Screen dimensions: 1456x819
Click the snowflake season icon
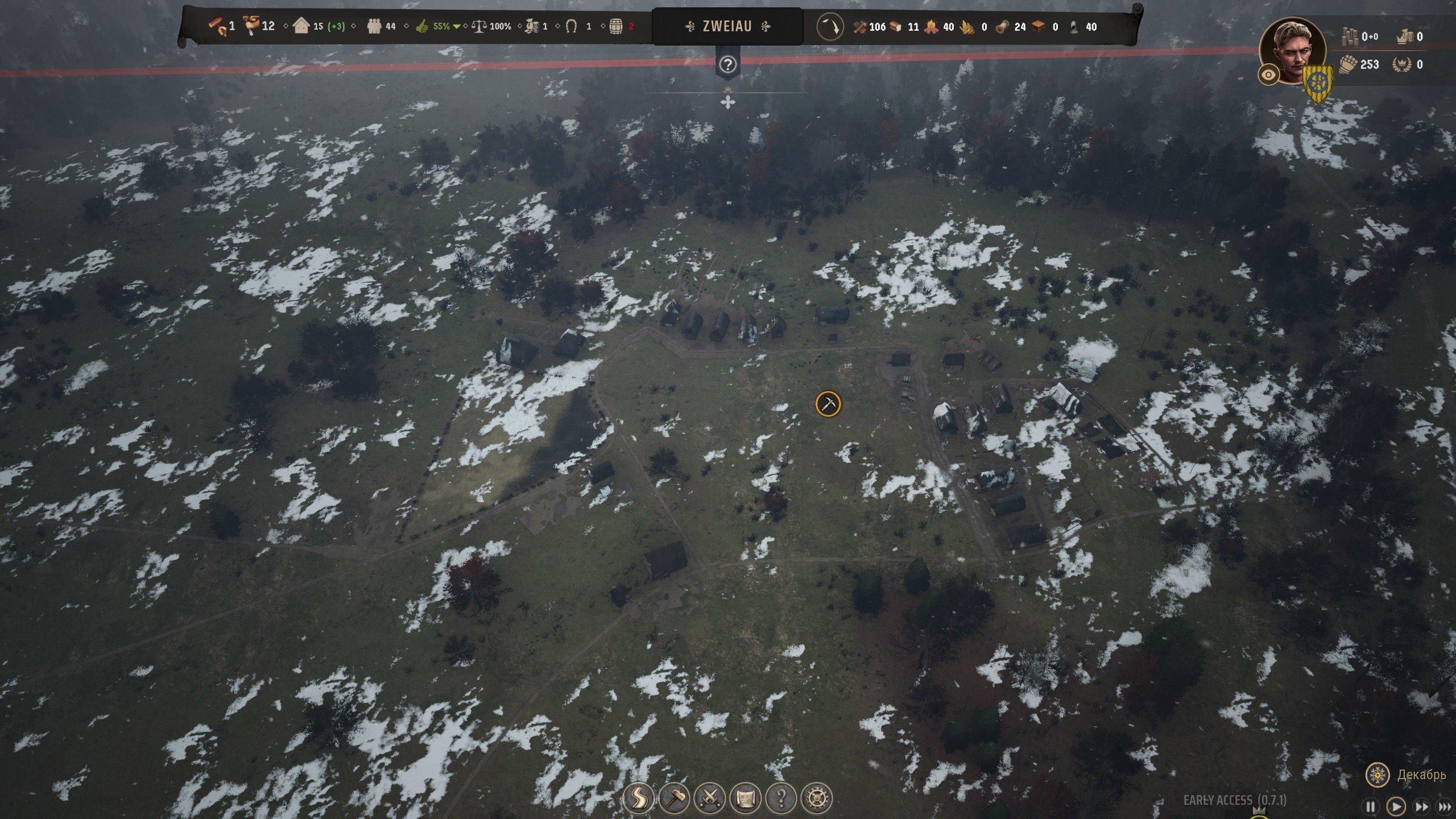point(1378,775)
